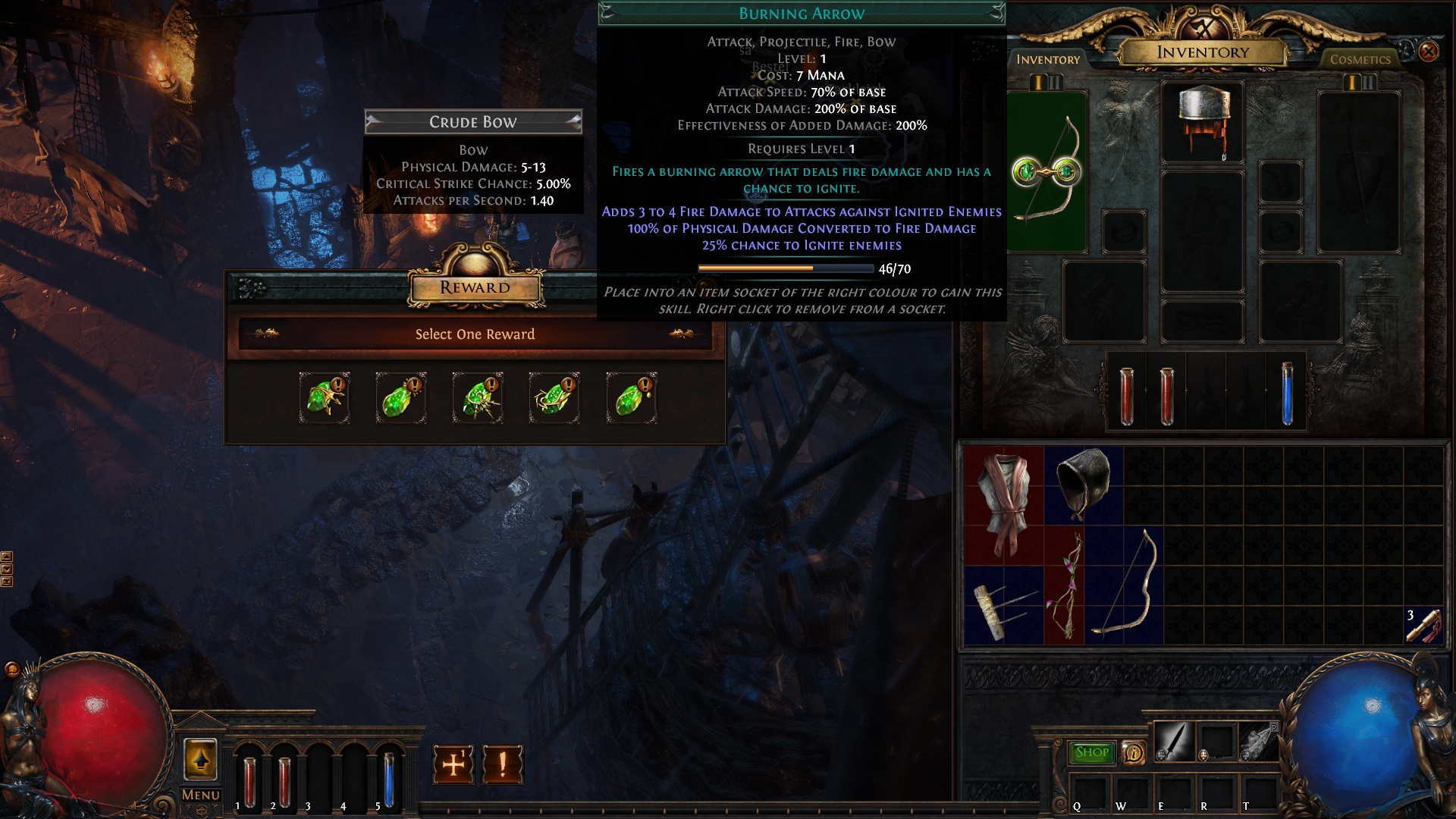The width and height of the screenshot is (1456, 819).
Task: Choose the middle green gem reward
Action: click(477, 397)
